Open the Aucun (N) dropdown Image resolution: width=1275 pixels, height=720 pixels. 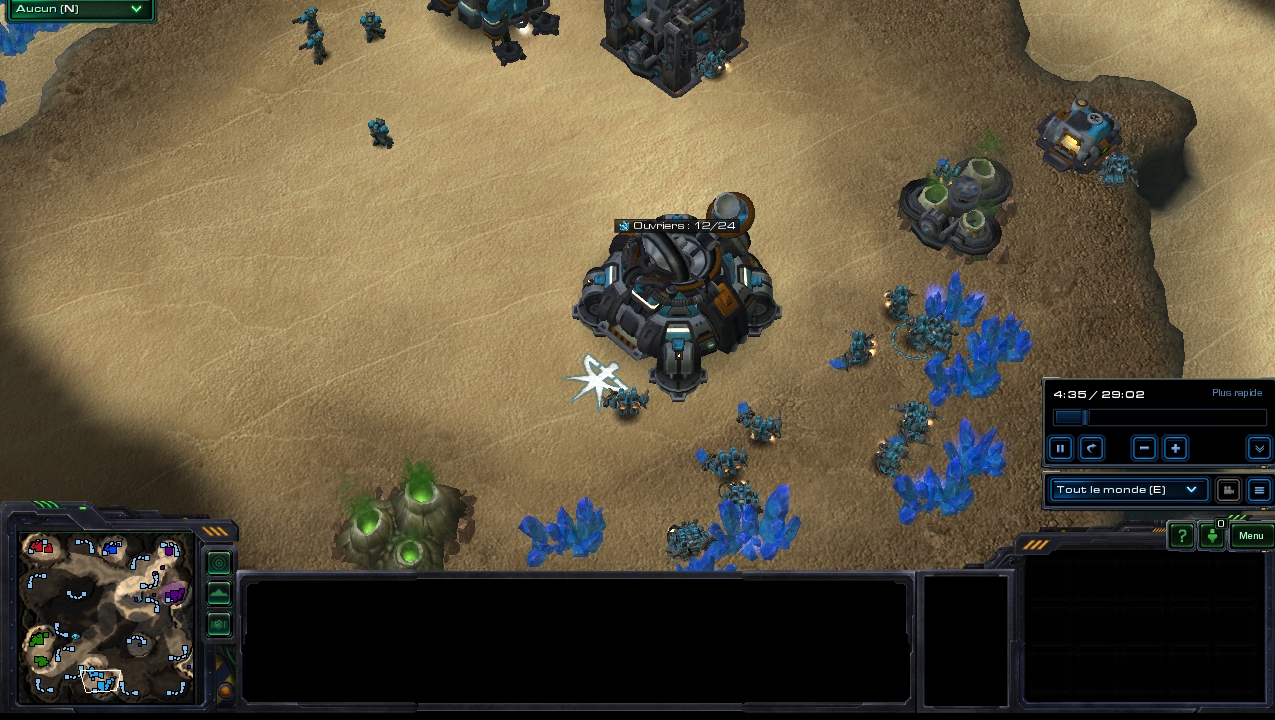click(x=78, y=10)
